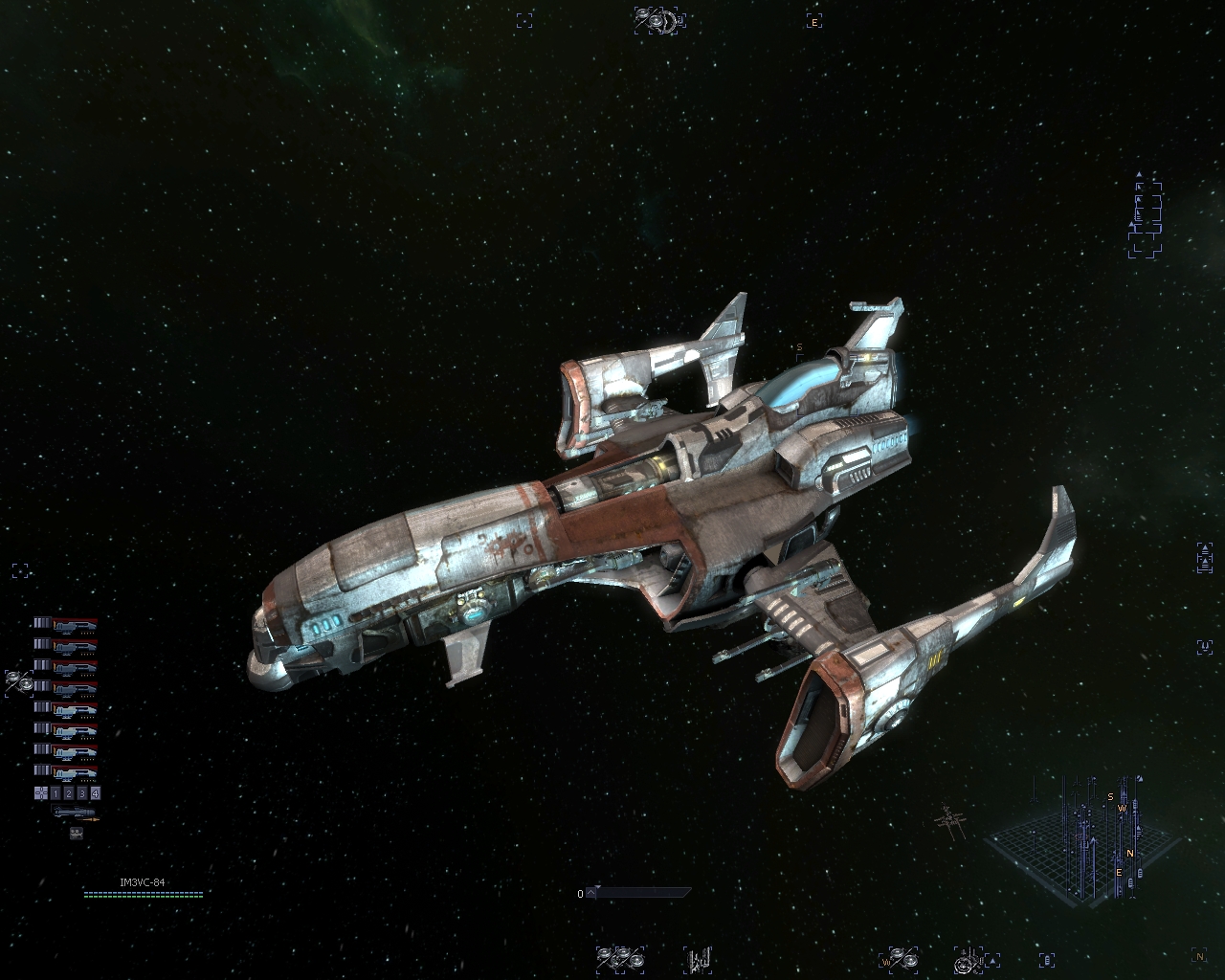Click the crosshair button beside weapon groups
This screenshot has height=980, width=1225.
41,793
